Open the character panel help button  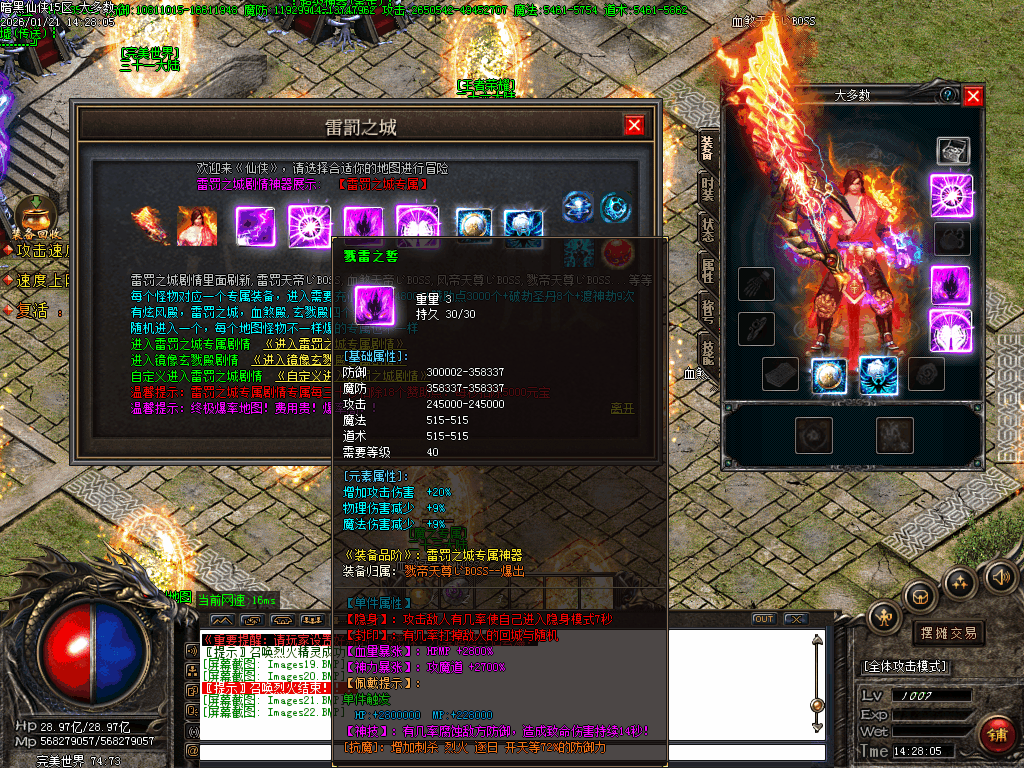[947, 95]
